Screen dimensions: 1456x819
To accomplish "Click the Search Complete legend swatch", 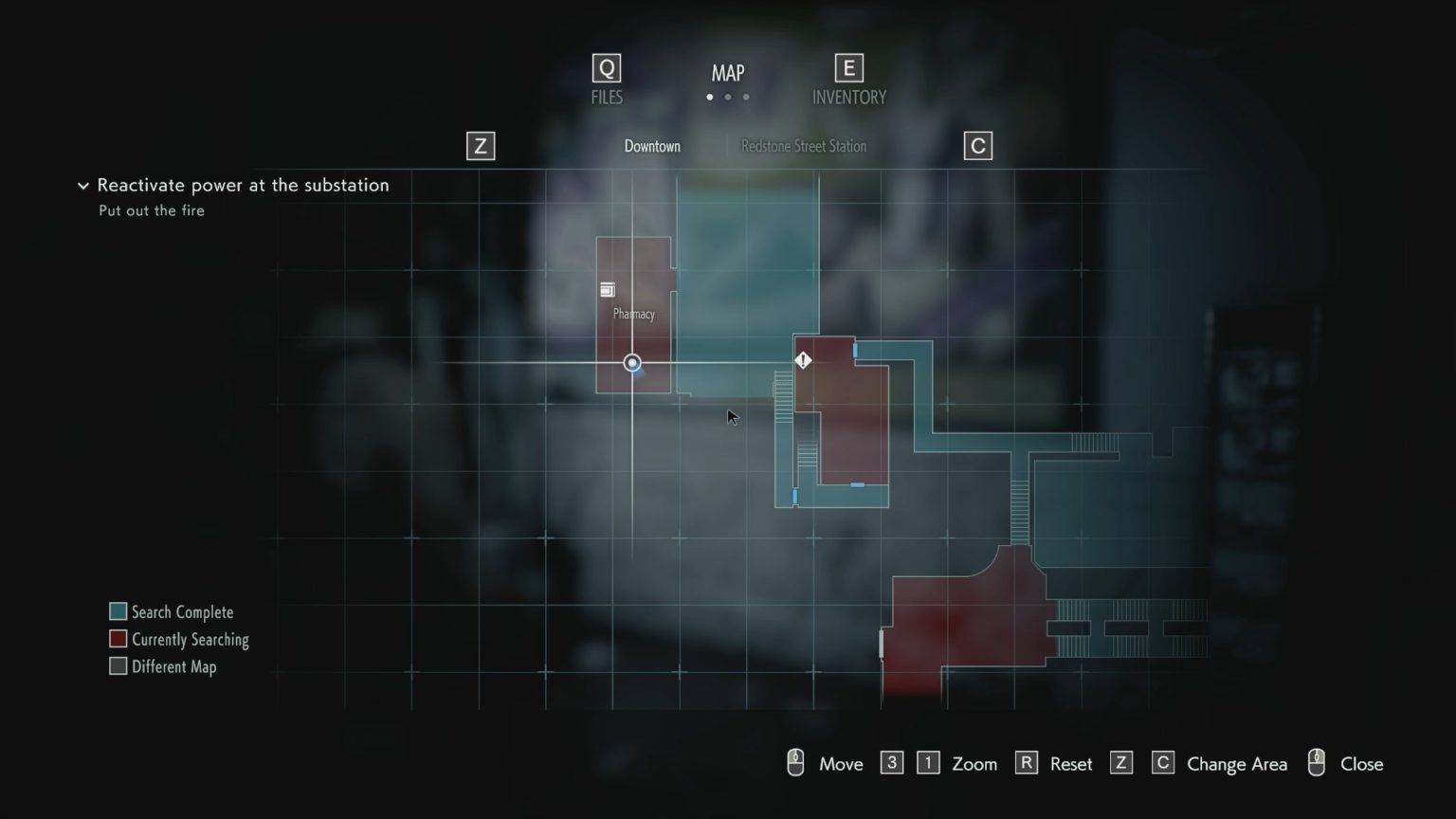I will click(118, 610).
